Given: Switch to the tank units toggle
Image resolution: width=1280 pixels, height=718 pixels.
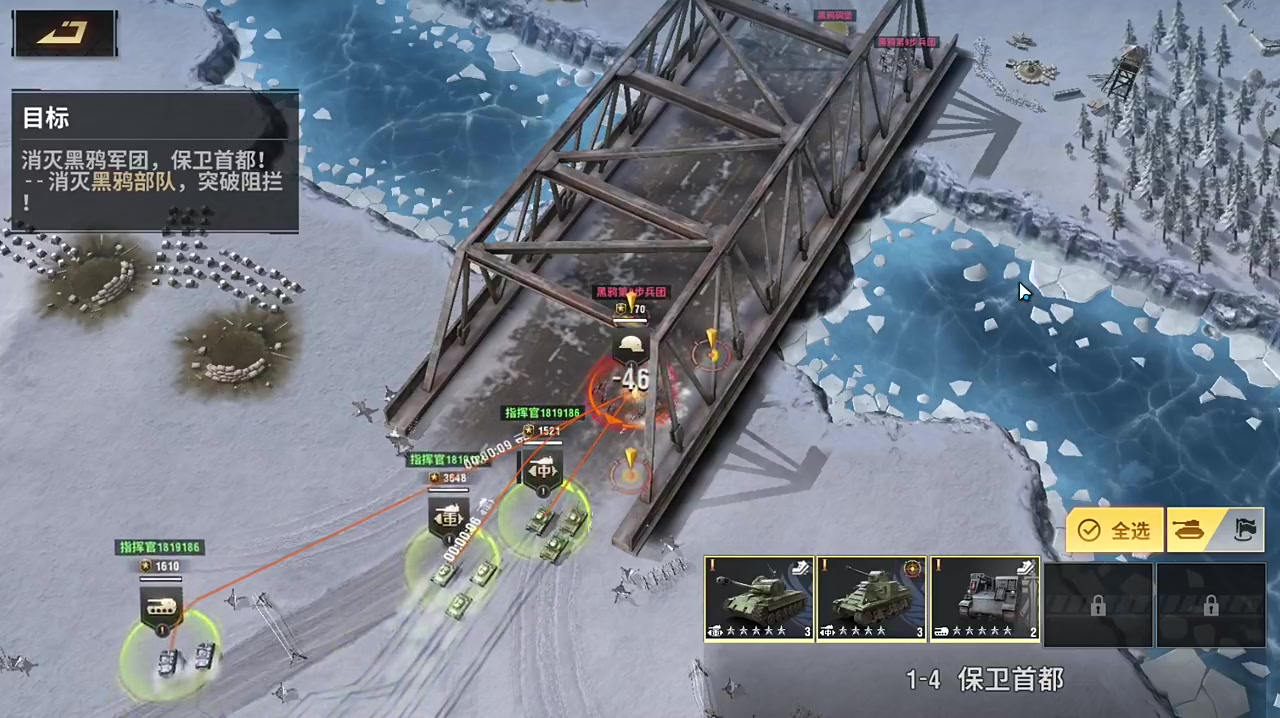Looking at the screenshot, I should coord(1190,530).
